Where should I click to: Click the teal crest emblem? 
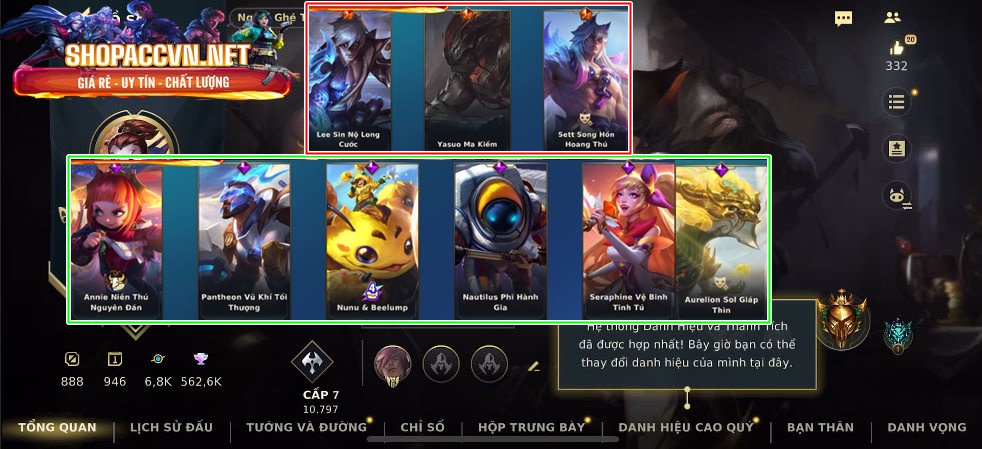[898, 335]
